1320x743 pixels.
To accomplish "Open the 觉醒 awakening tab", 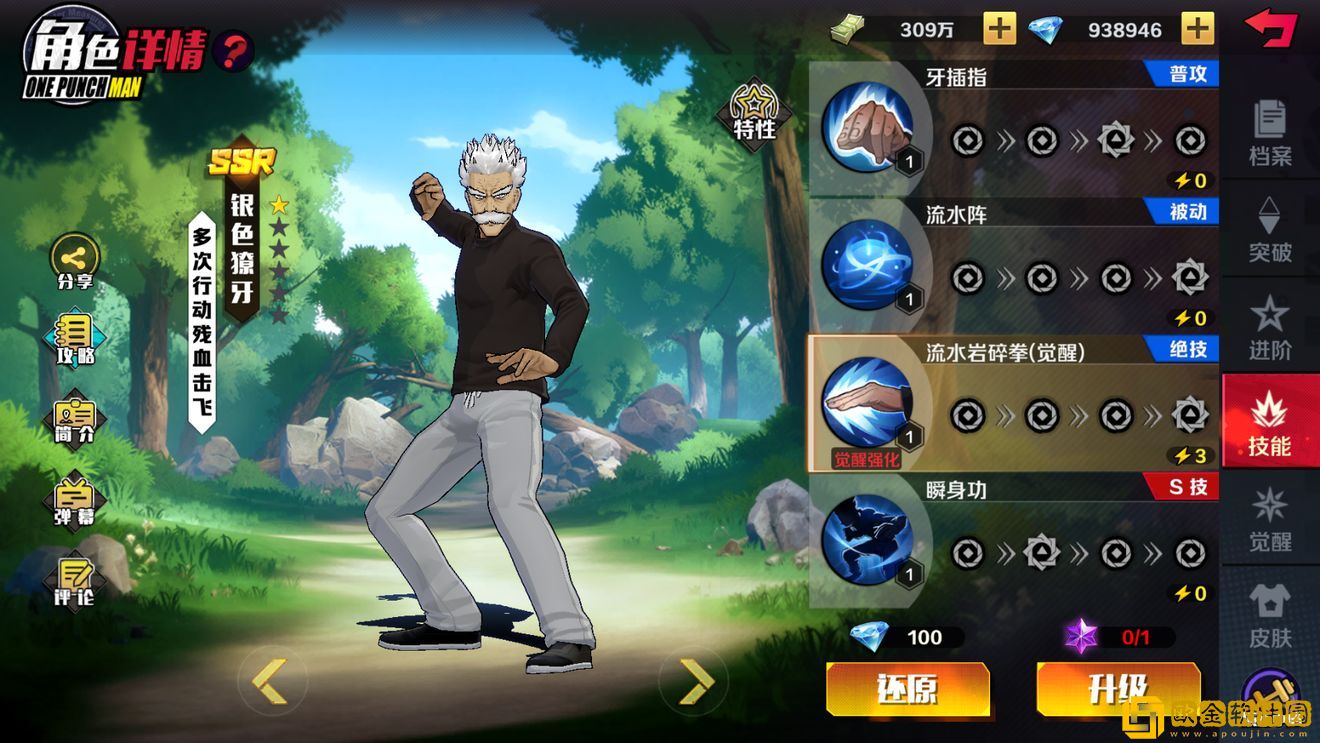I will click(x=1270, y=520).
